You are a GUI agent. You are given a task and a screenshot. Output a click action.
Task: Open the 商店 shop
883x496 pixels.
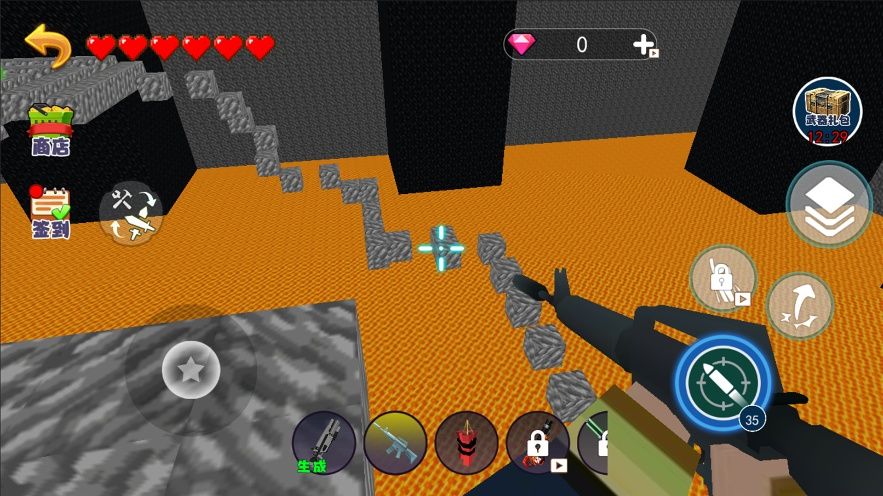(50, 131)
